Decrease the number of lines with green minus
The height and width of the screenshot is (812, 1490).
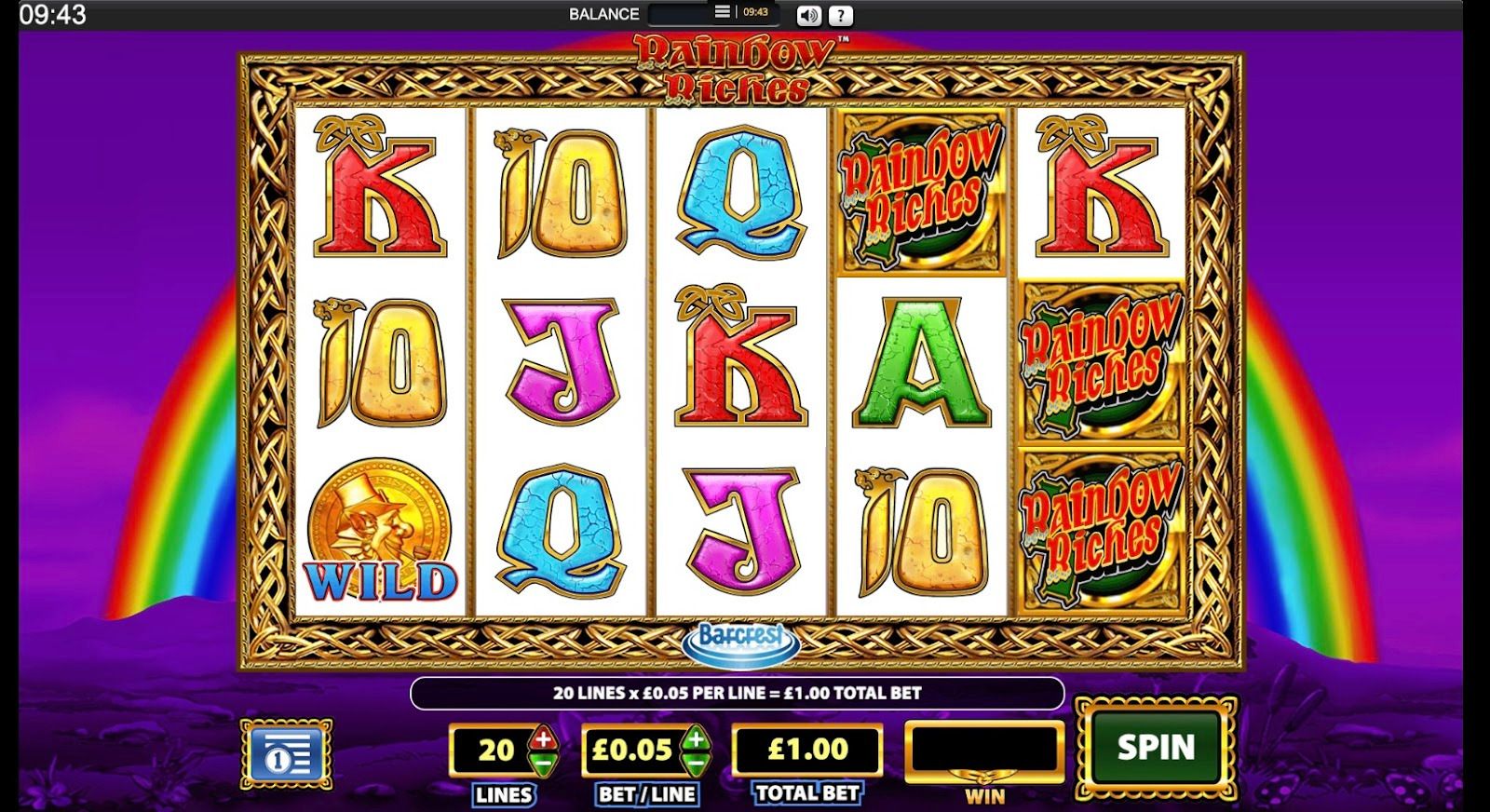[x=544, y=763]
